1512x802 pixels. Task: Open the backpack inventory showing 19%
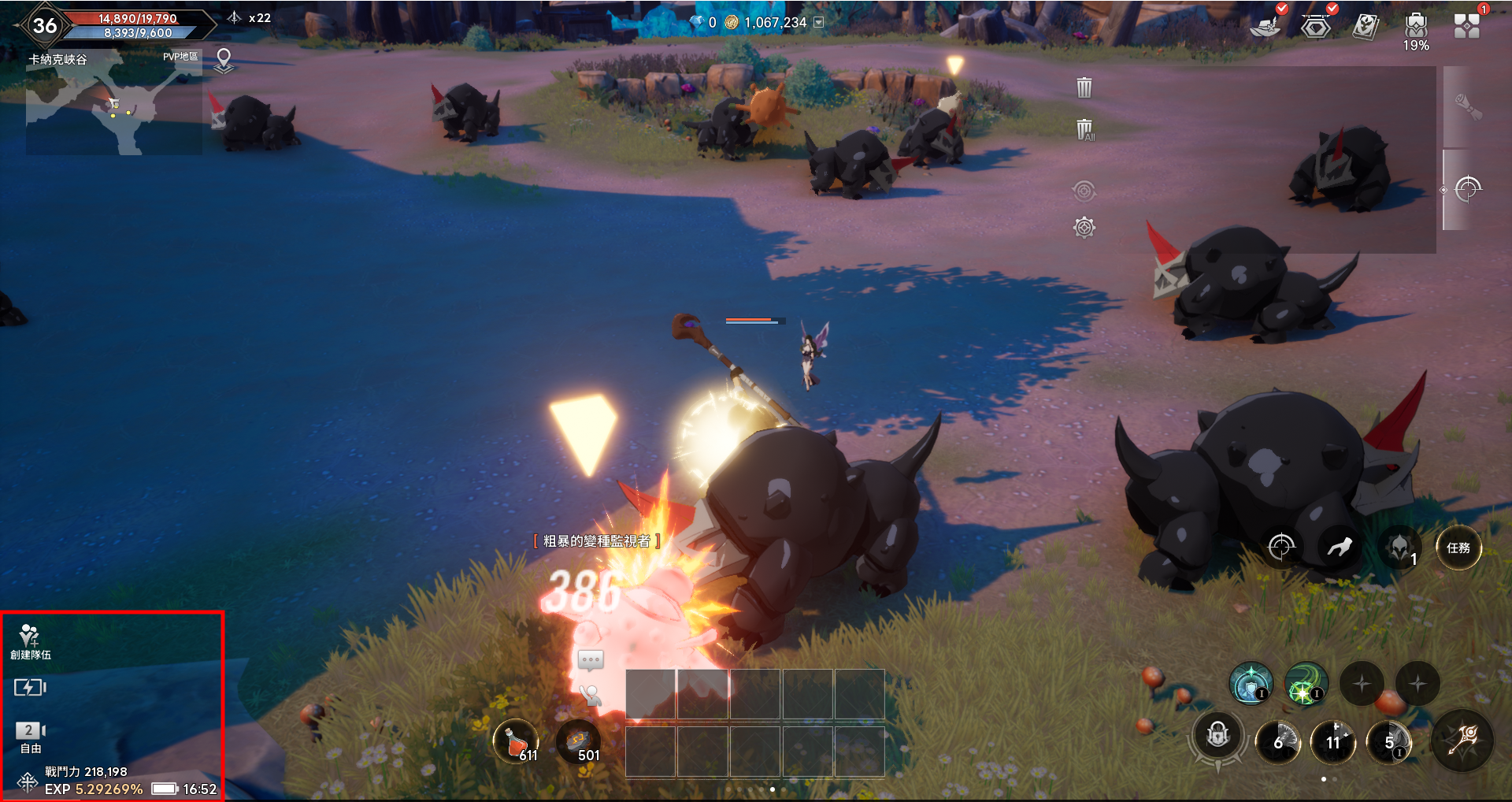1415,28
